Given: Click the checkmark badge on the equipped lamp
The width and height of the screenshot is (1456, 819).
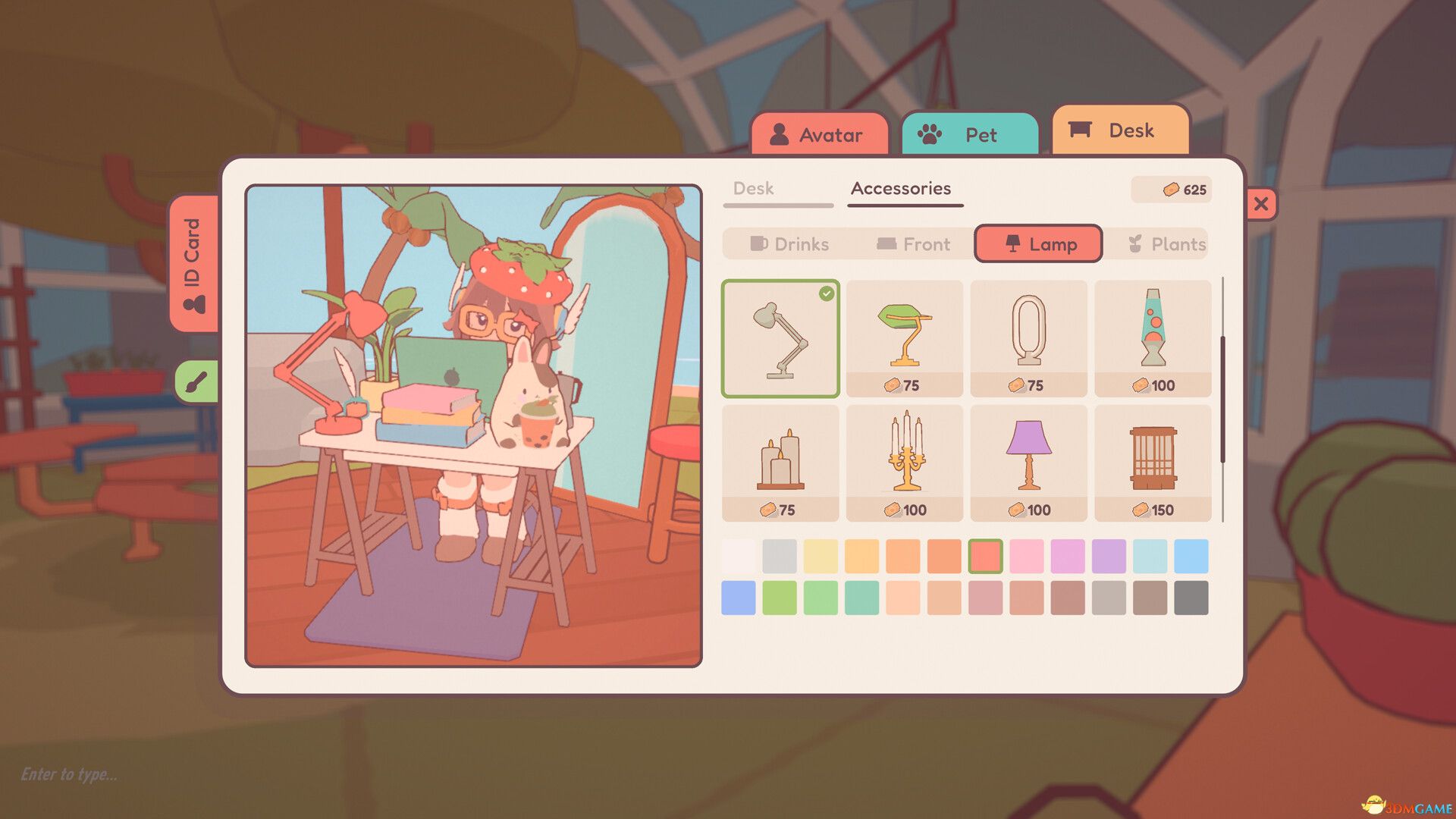Looking at the screenshot, I should (x=827, y=292).
